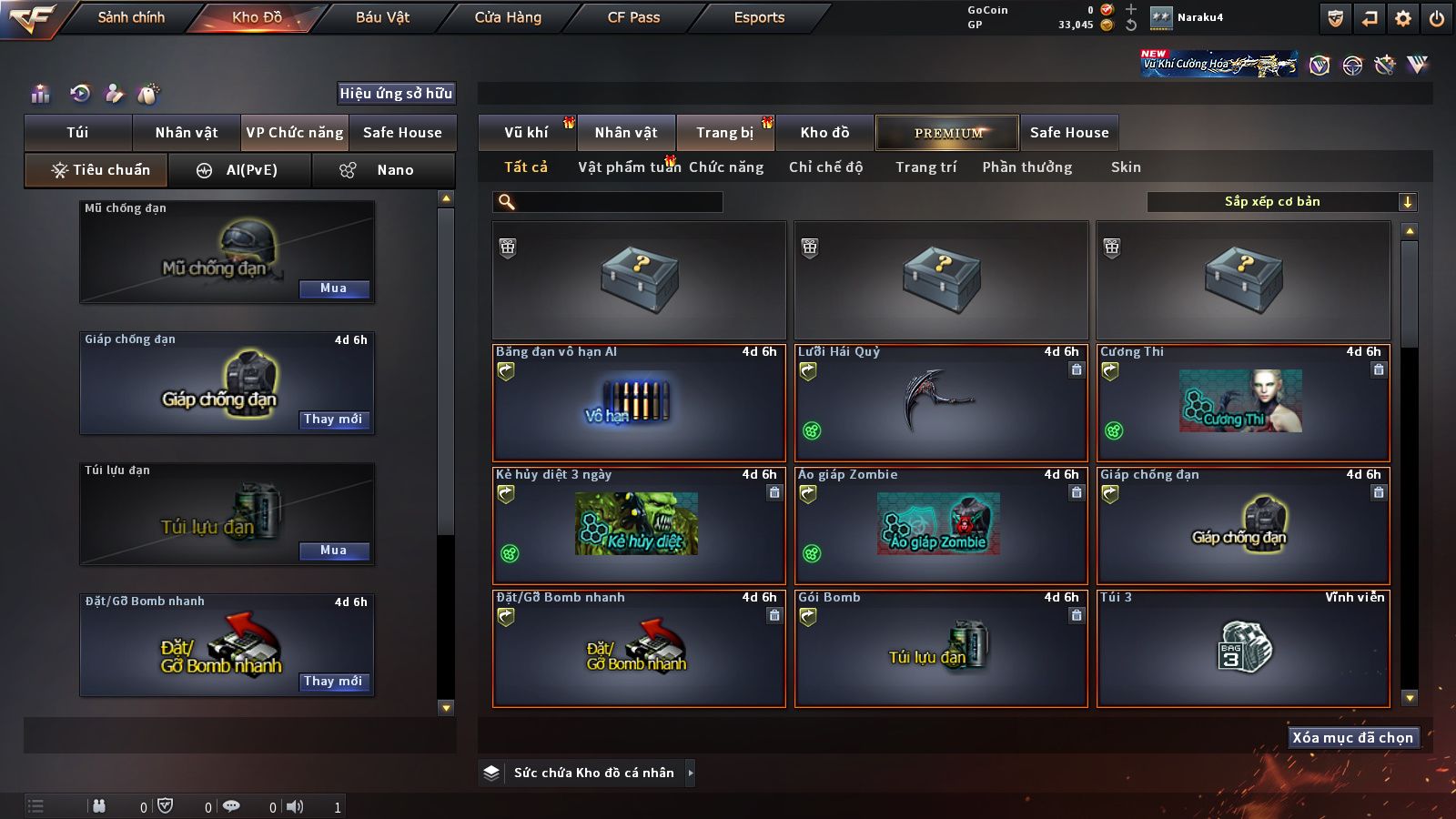This screenshot has width=1456, height=819.
Task: Choose the Chế độ filter
Action: coord(825,167)
